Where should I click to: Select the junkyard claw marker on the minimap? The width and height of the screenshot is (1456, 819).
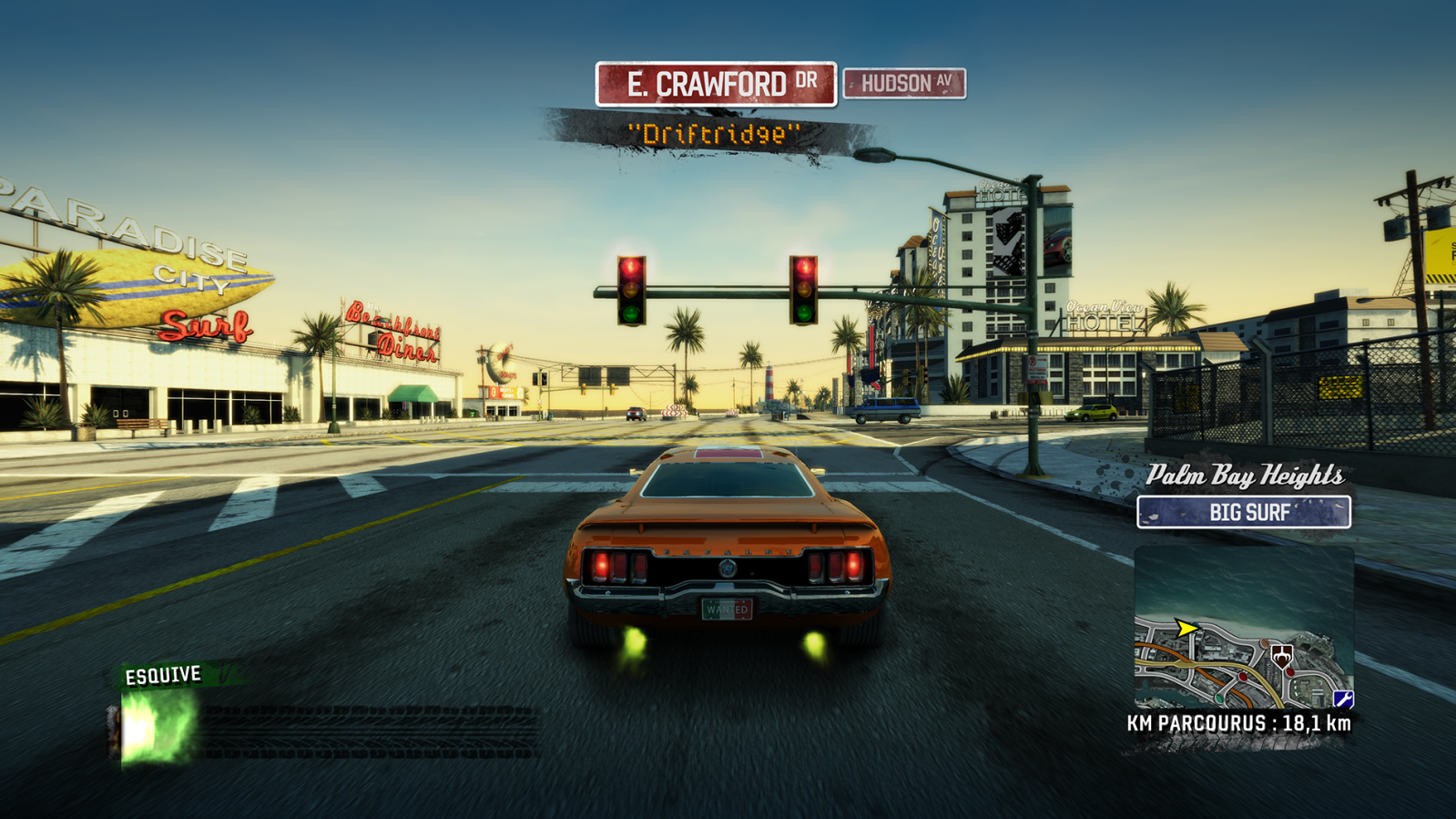click(x=1281, y=655)
